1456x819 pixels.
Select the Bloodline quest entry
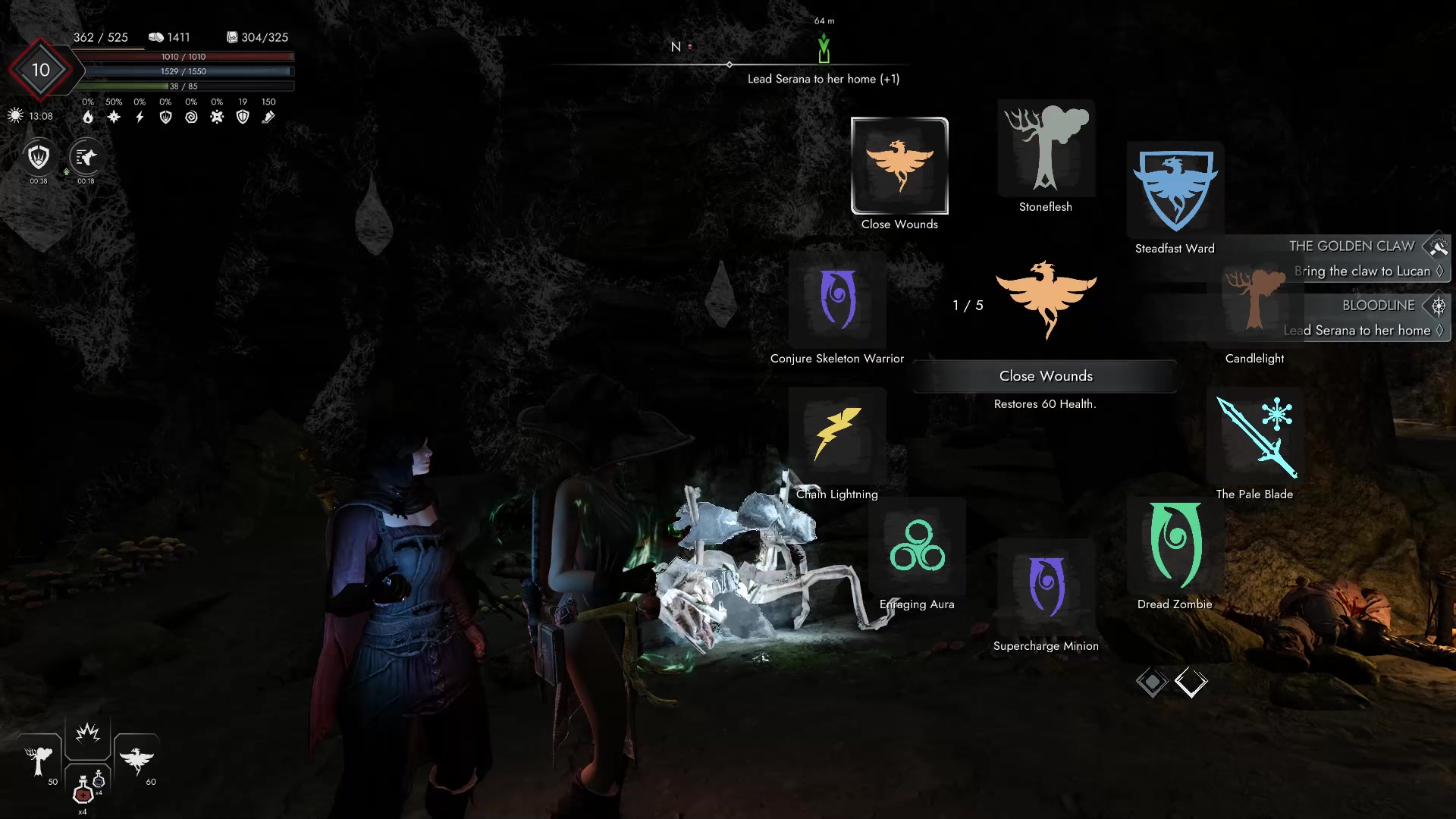(x=1377, y=306)
